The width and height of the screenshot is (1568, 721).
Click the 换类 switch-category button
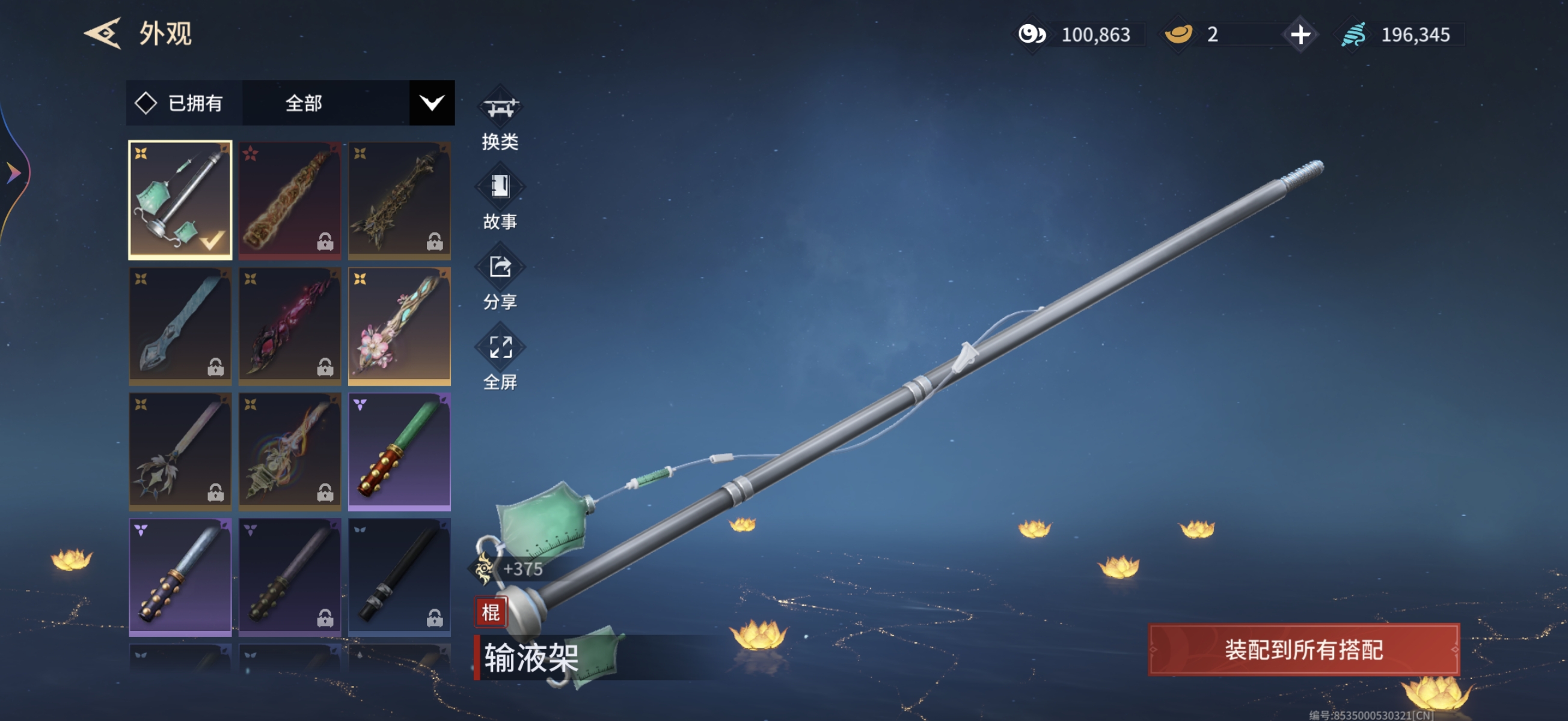point(500,122)
